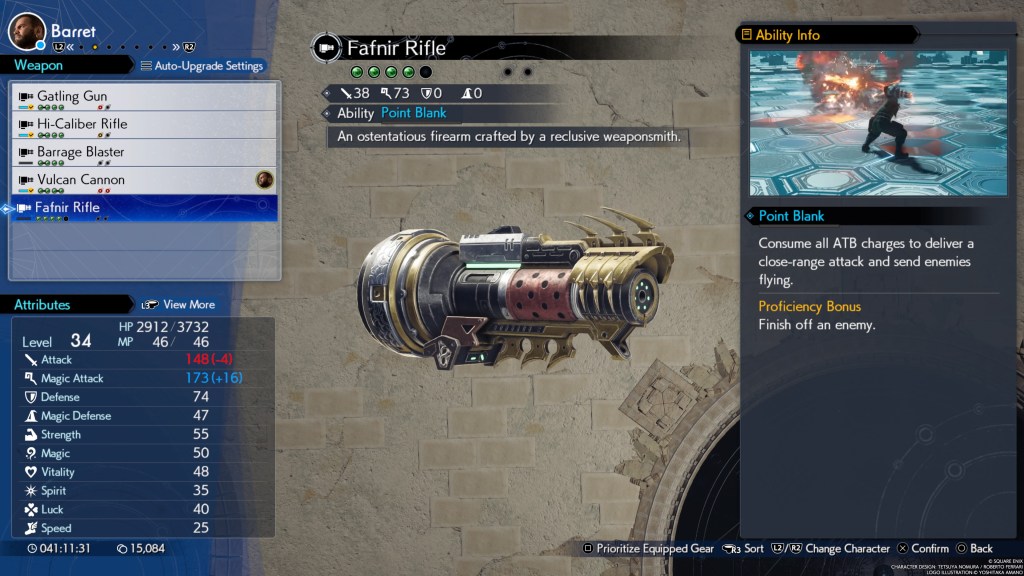Click Barret's character portrait
This screenshot has height=576, width=1024.
[x=27, y=31]
